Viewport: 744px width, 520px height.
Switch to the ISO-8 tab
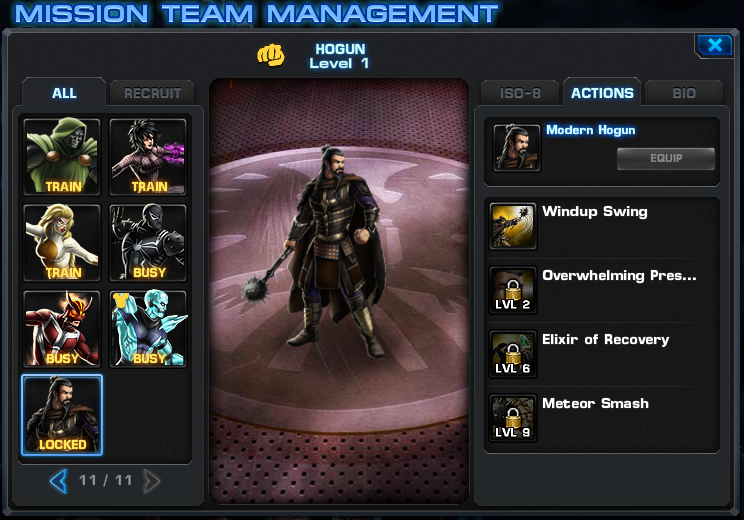tap(520, 93)
